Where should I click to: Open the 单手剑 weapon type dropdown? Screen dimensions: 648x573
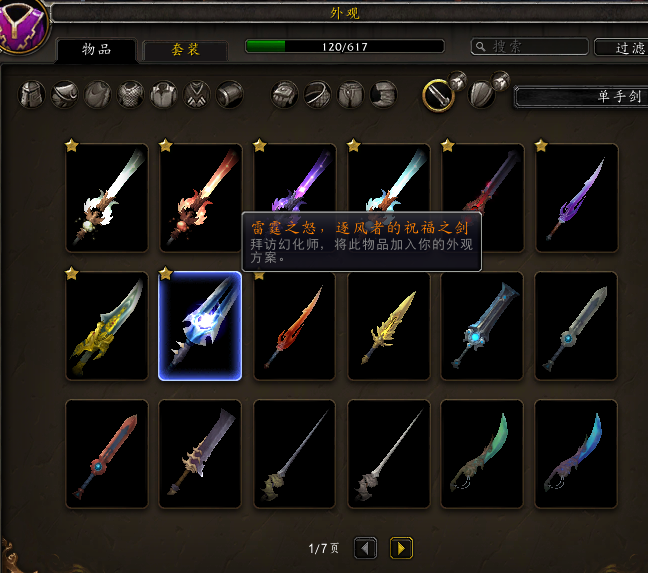pyautogui.click(x=580, y=97)
